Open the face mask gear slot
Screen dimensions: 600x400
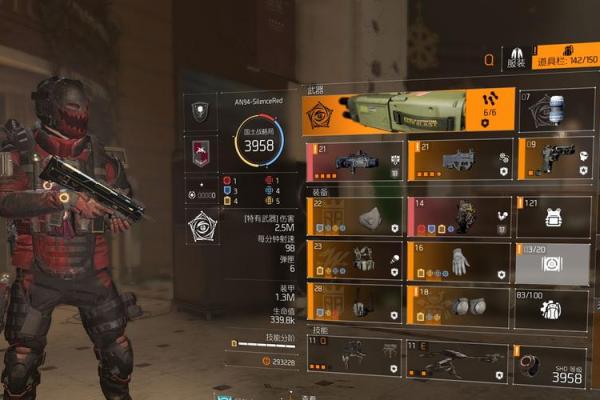[x=355, y=216]
